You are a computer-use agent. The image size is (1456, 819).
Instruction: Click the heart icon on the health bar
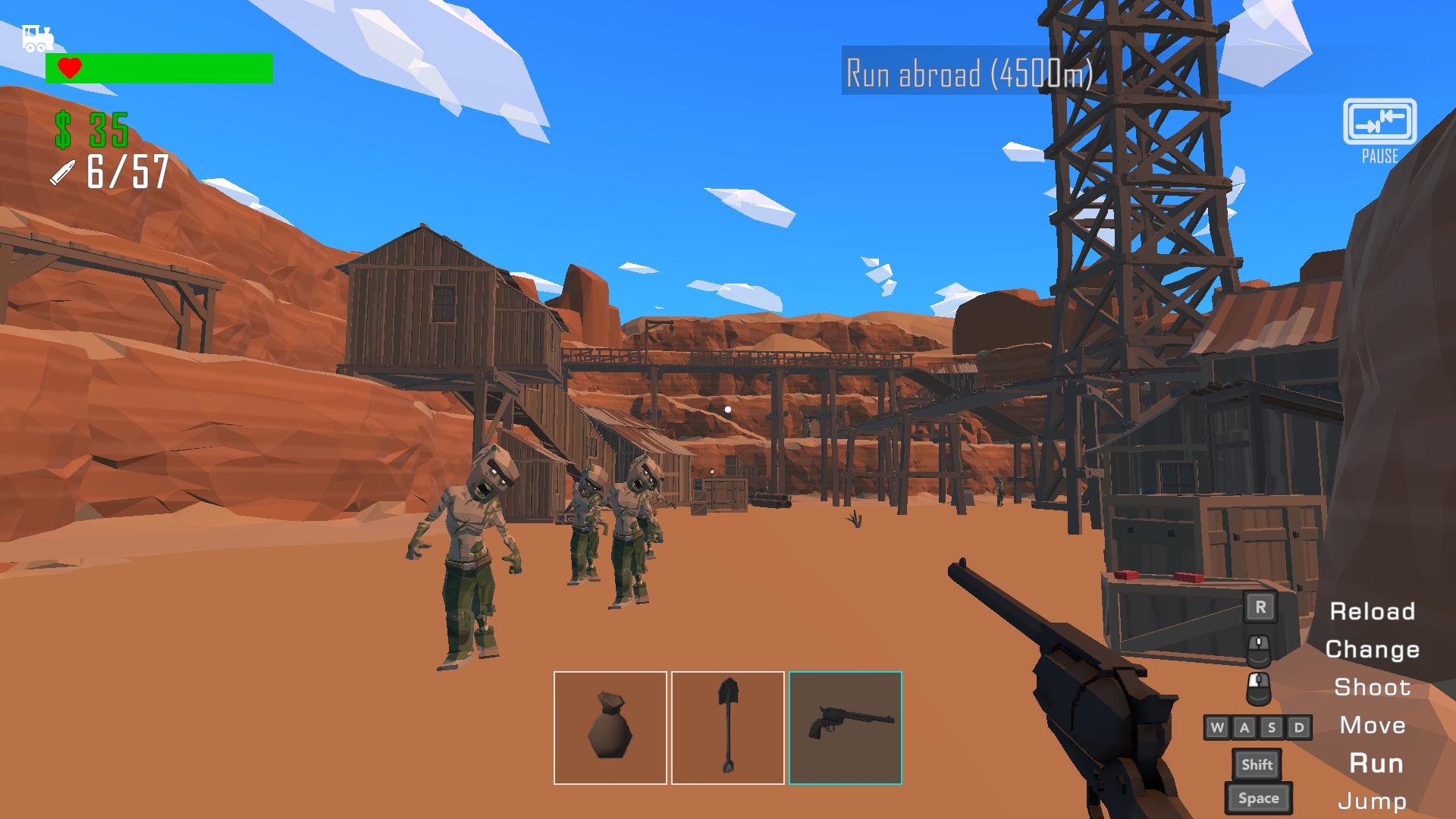click(69, 67)
